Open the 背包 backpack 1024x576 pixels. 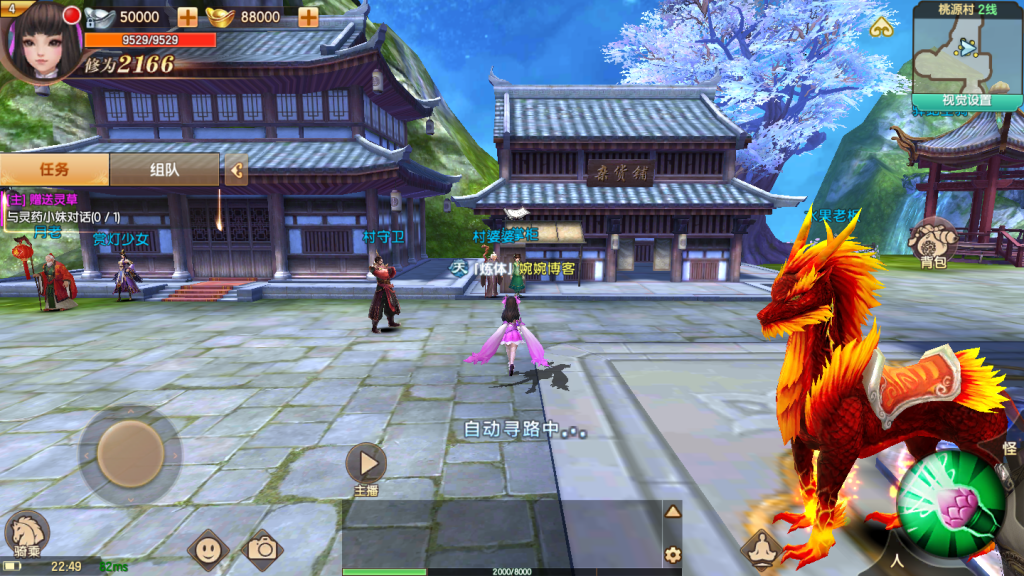(934, 241)
